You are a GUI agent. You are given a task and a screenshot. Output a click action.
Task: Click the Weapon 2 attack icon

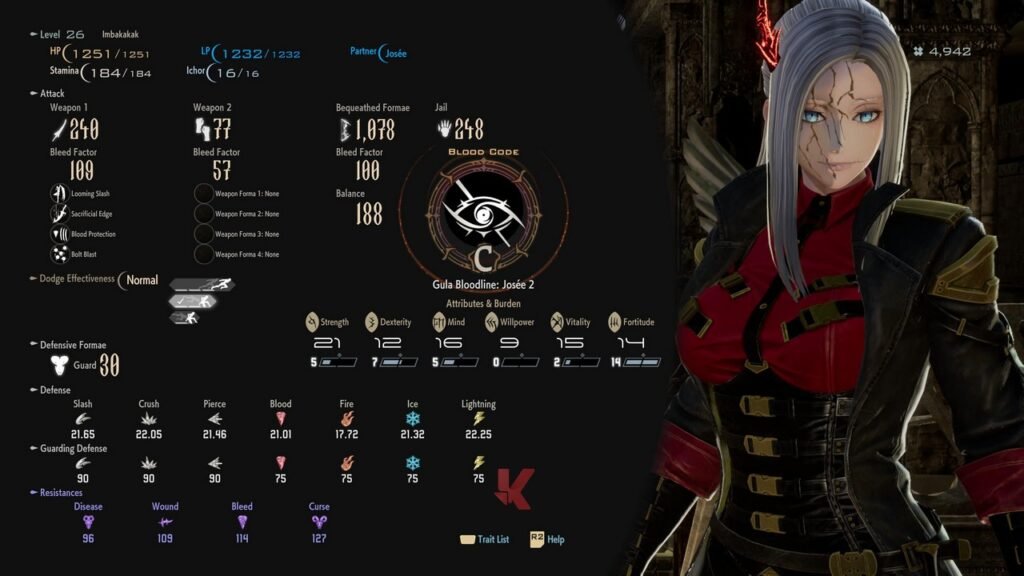tap(201, 129)
